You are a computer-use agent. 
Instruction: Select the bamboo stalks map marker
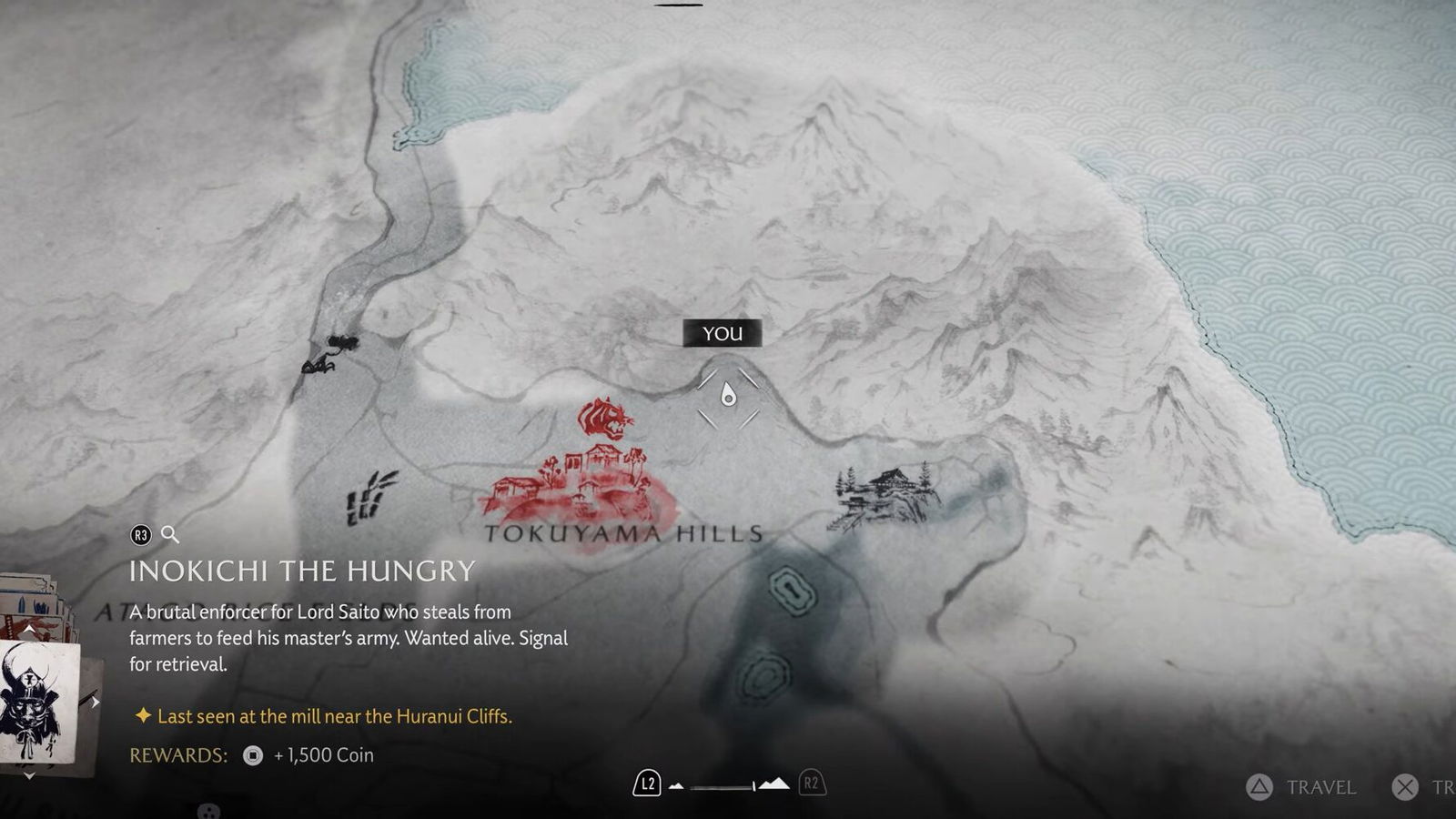pos(370,497)
